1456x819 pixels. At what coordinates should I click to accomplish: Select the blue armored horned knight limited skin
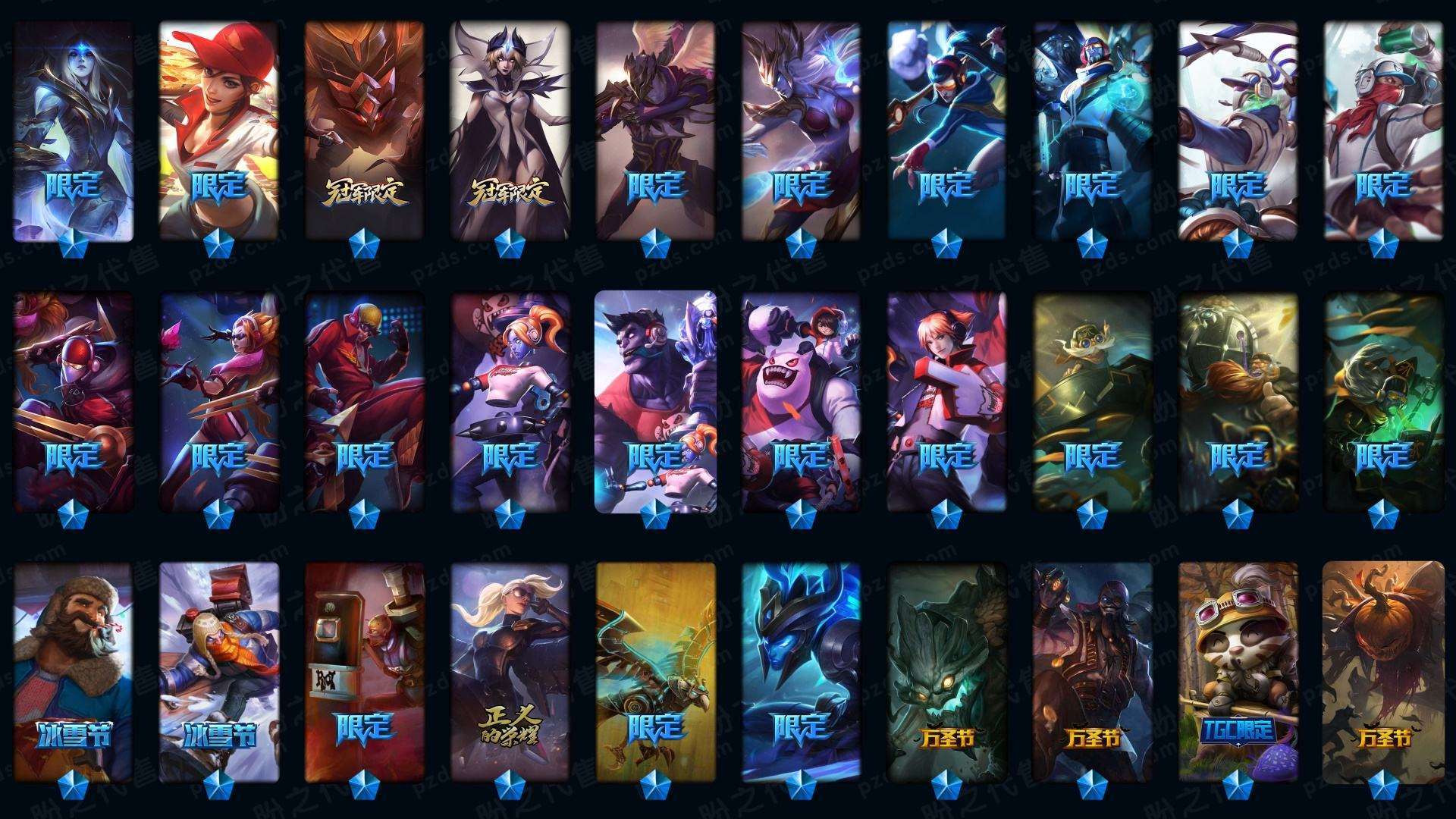click(801, 671)
